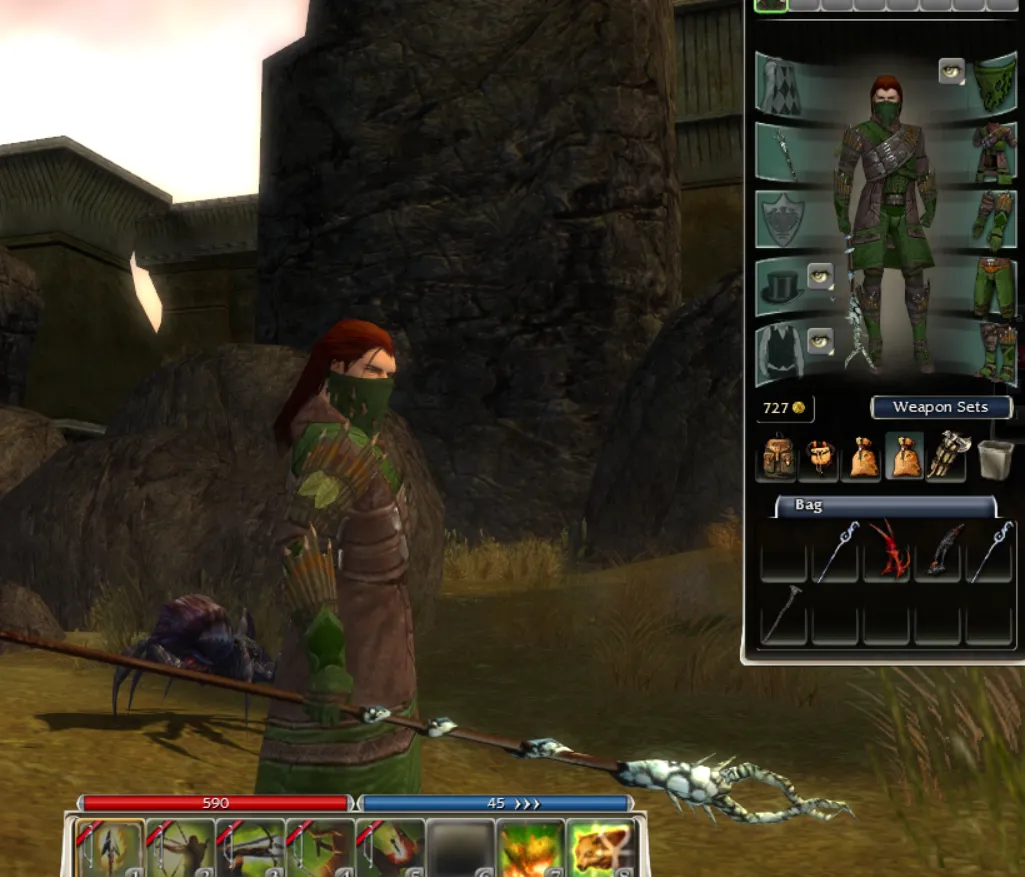
Task: Select the red coral item in the bag
Action: tap(887, 551)
